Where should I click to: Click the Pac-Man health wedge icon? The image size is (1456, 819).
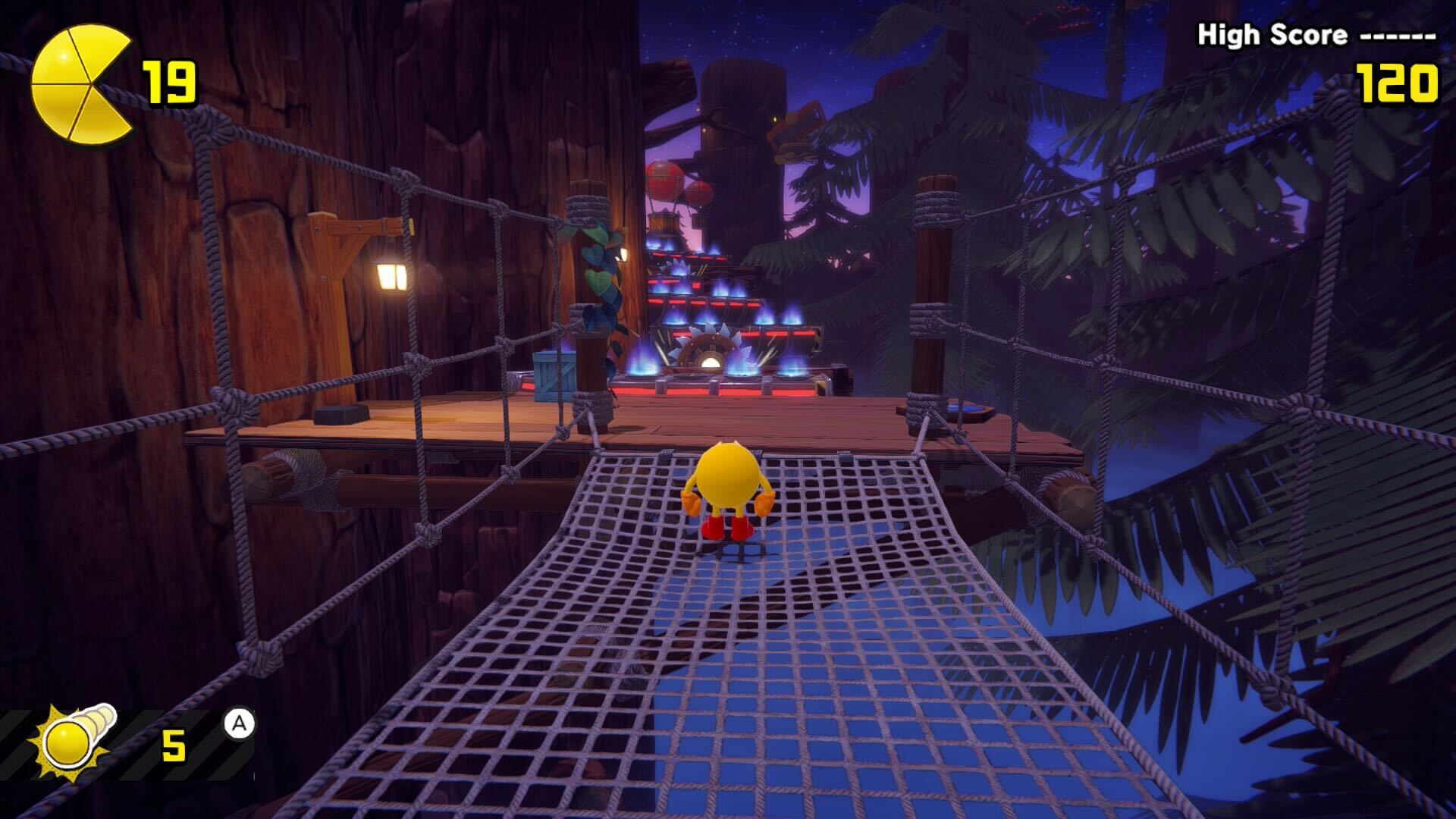coord(80,83)
